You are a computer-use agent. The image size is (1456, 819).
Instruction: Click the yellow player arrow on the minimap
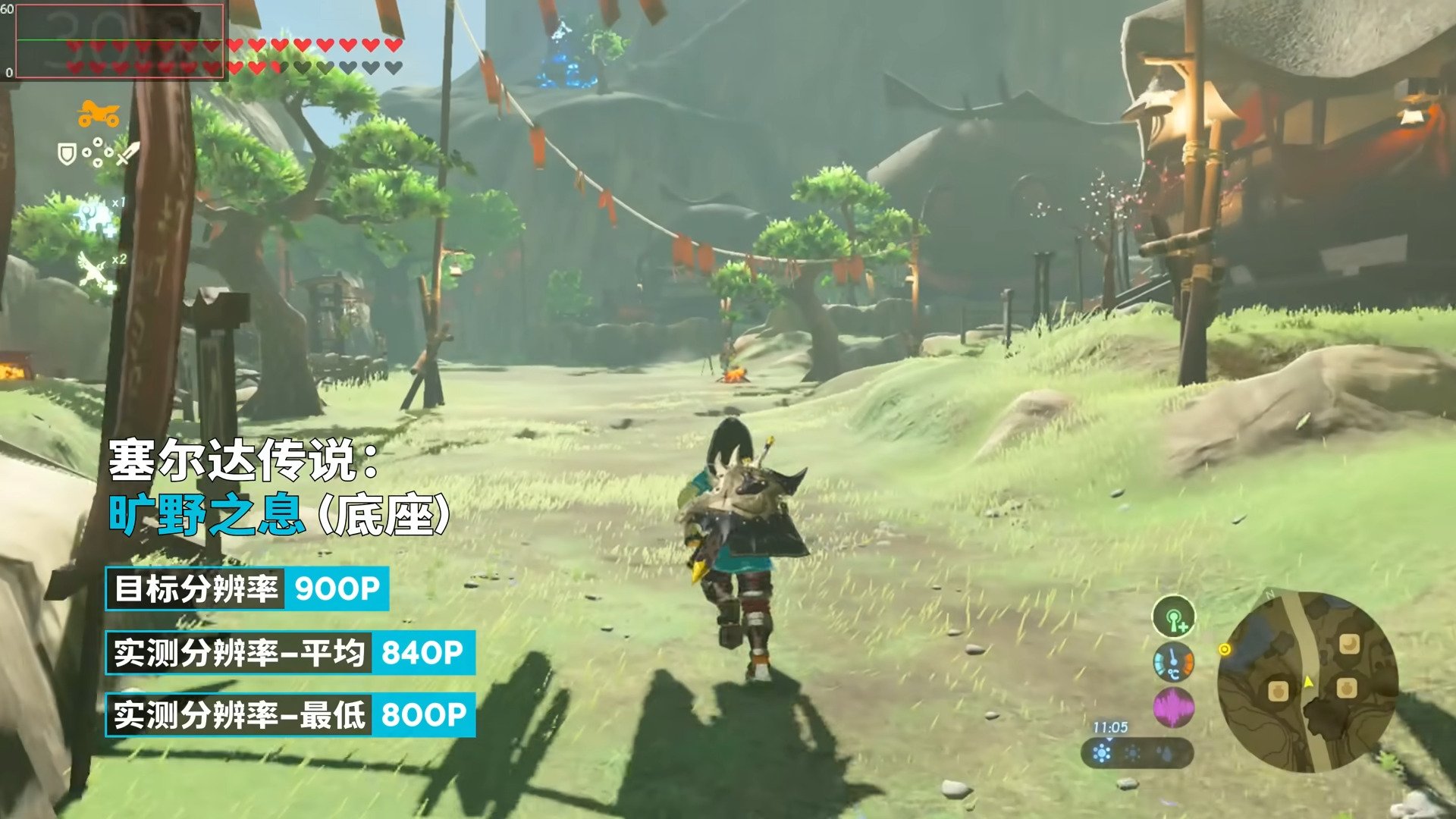point(1308,682)
